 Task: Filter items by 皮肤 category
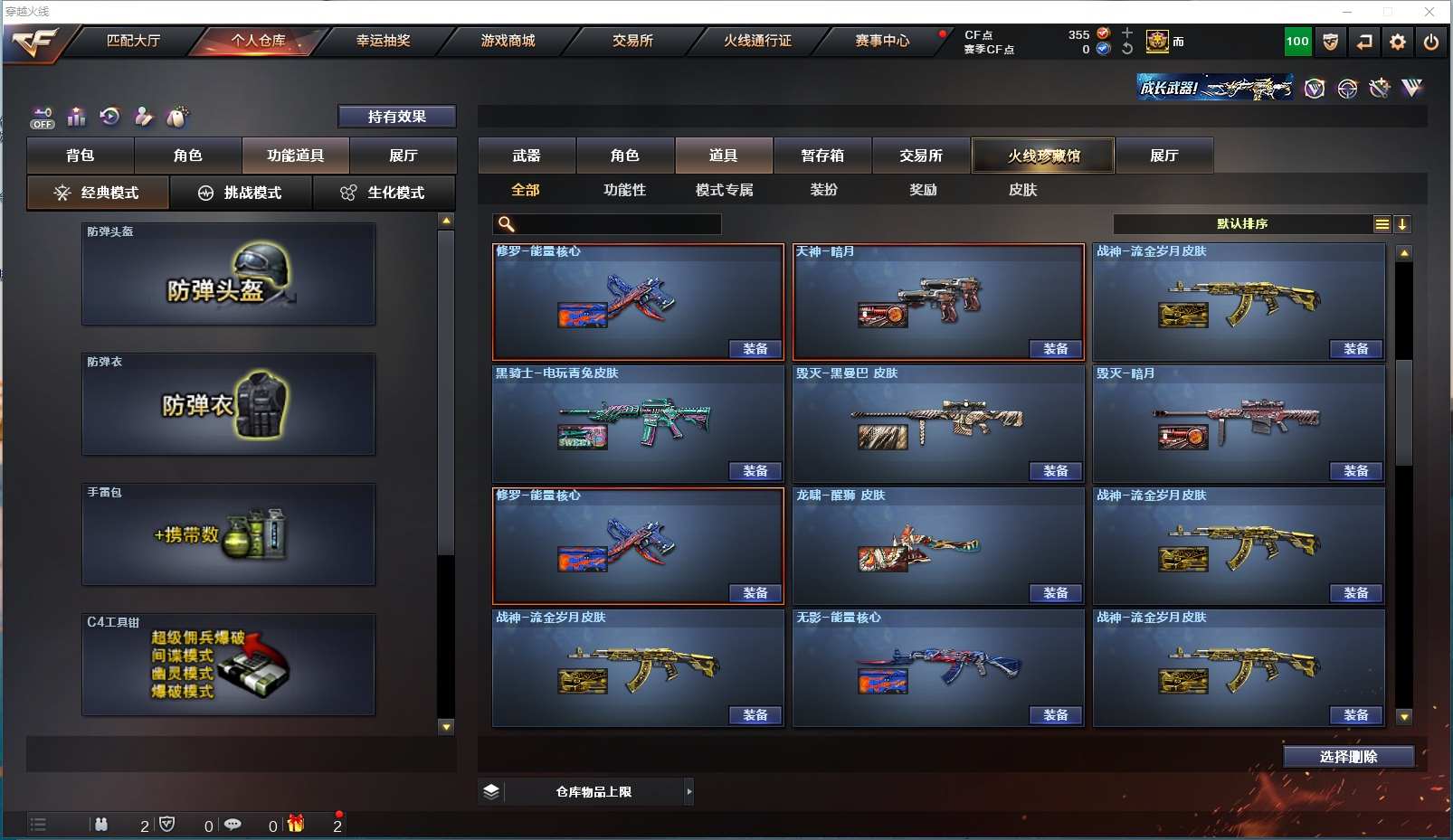coord(1022,190)
